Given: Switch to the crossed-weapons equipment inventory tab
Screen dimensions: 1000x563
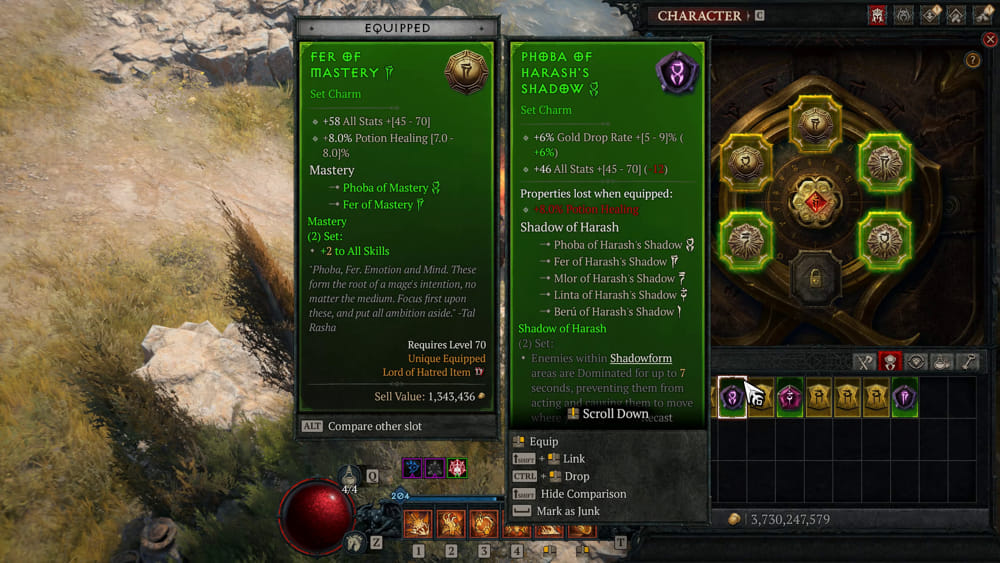Looking at the screenshot, I should [x=864, y=363].
